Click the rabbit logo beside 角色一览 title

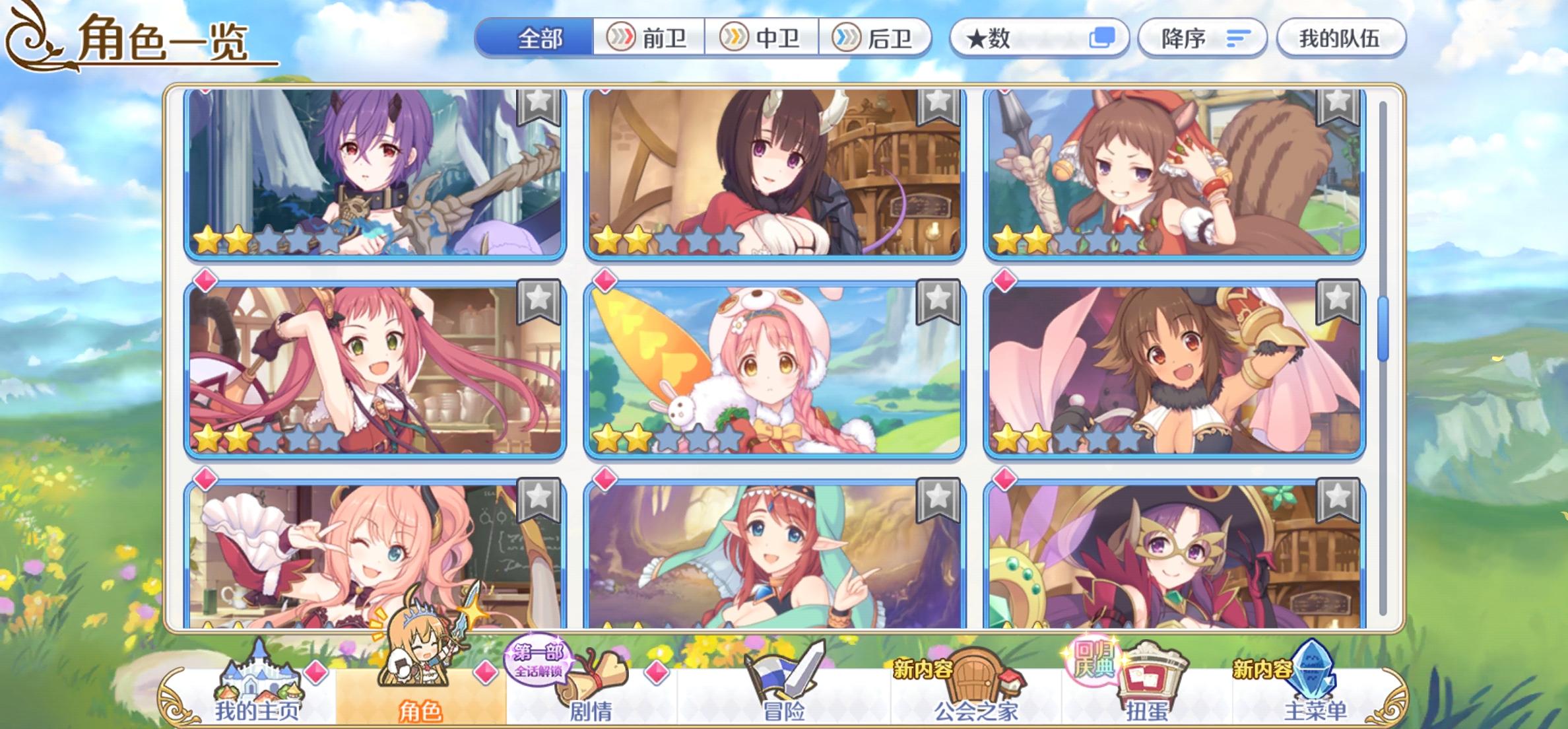click(30, 36)
